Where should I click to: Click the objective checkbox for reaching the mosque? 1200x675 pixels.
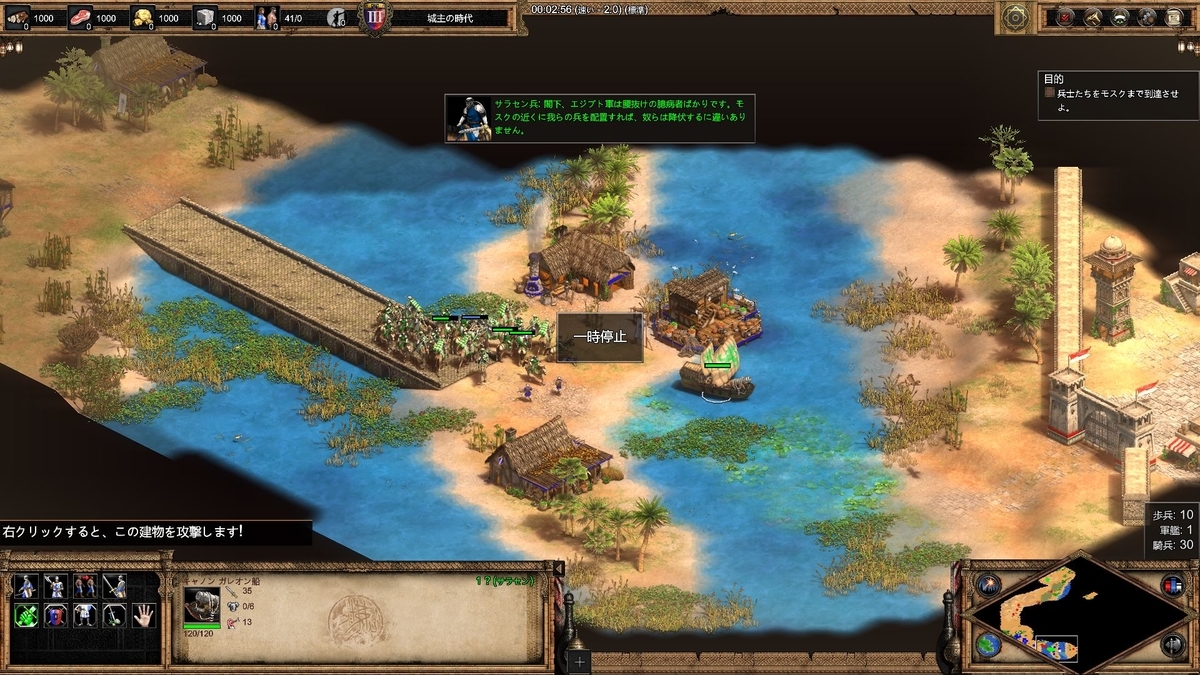(1050, 93)
